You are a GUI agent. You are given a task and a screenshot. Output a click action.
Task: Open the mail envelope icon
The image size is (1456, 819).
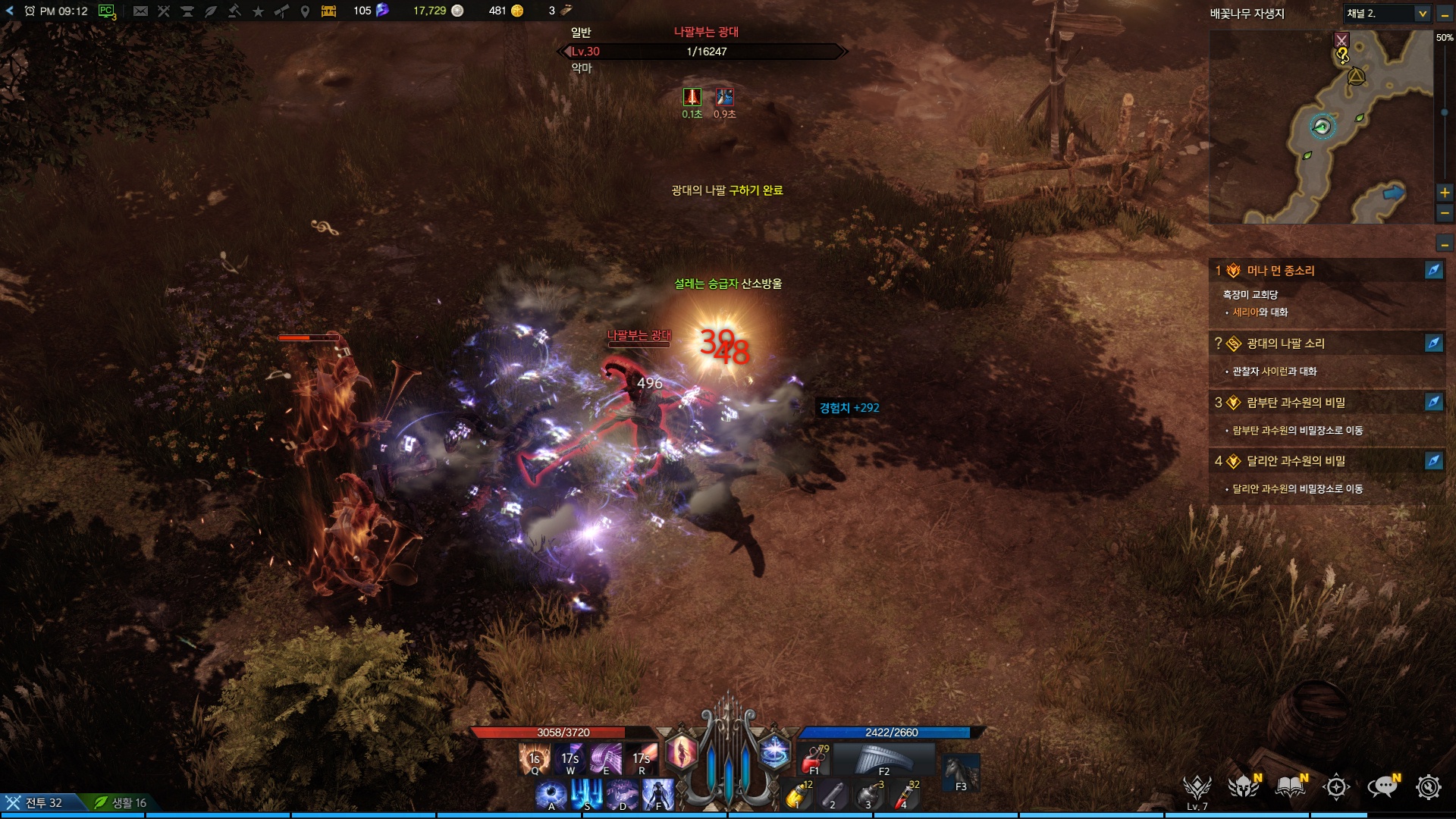[140, 11]
